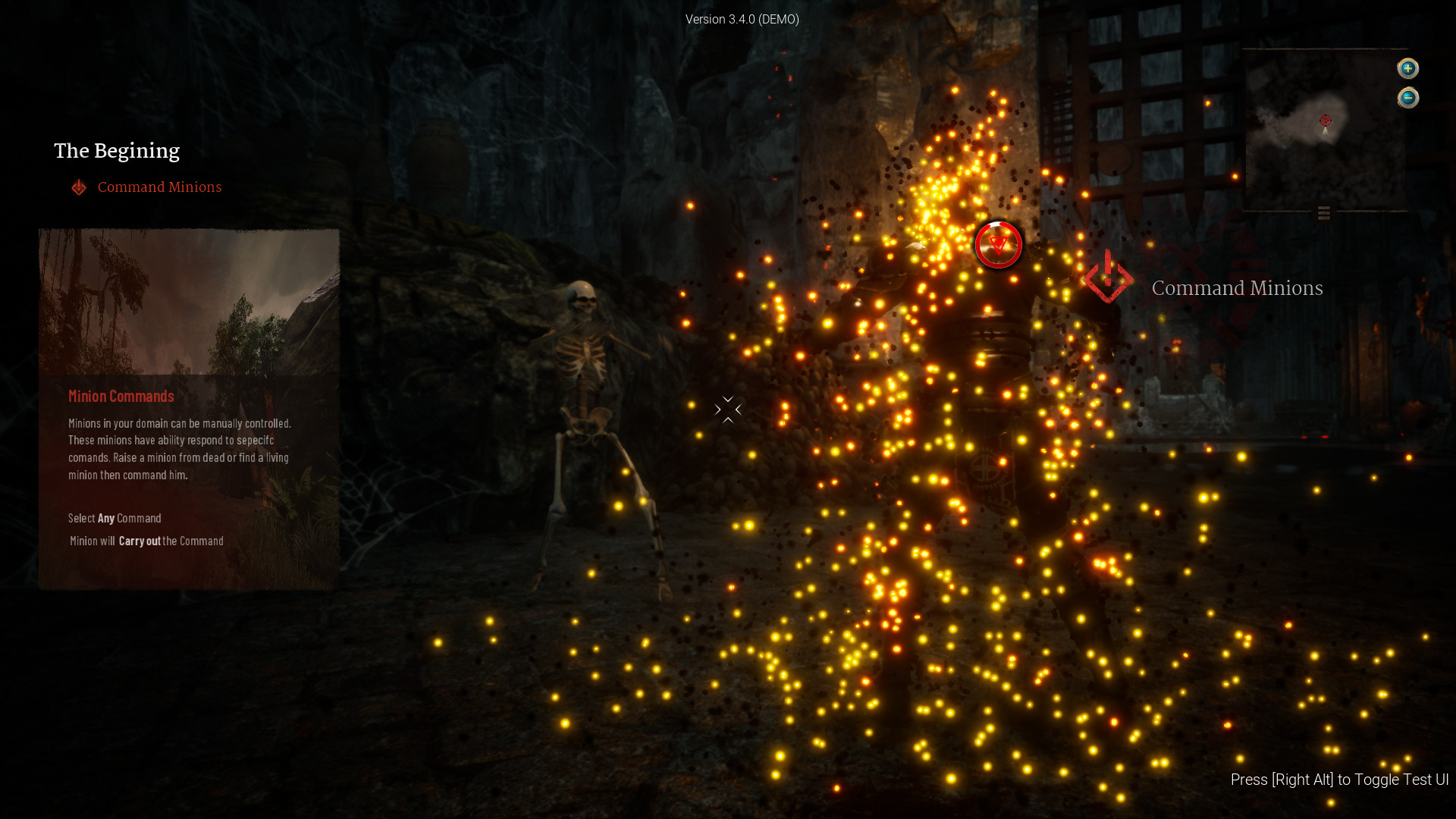Click the minimap display

coord(1323,129)
